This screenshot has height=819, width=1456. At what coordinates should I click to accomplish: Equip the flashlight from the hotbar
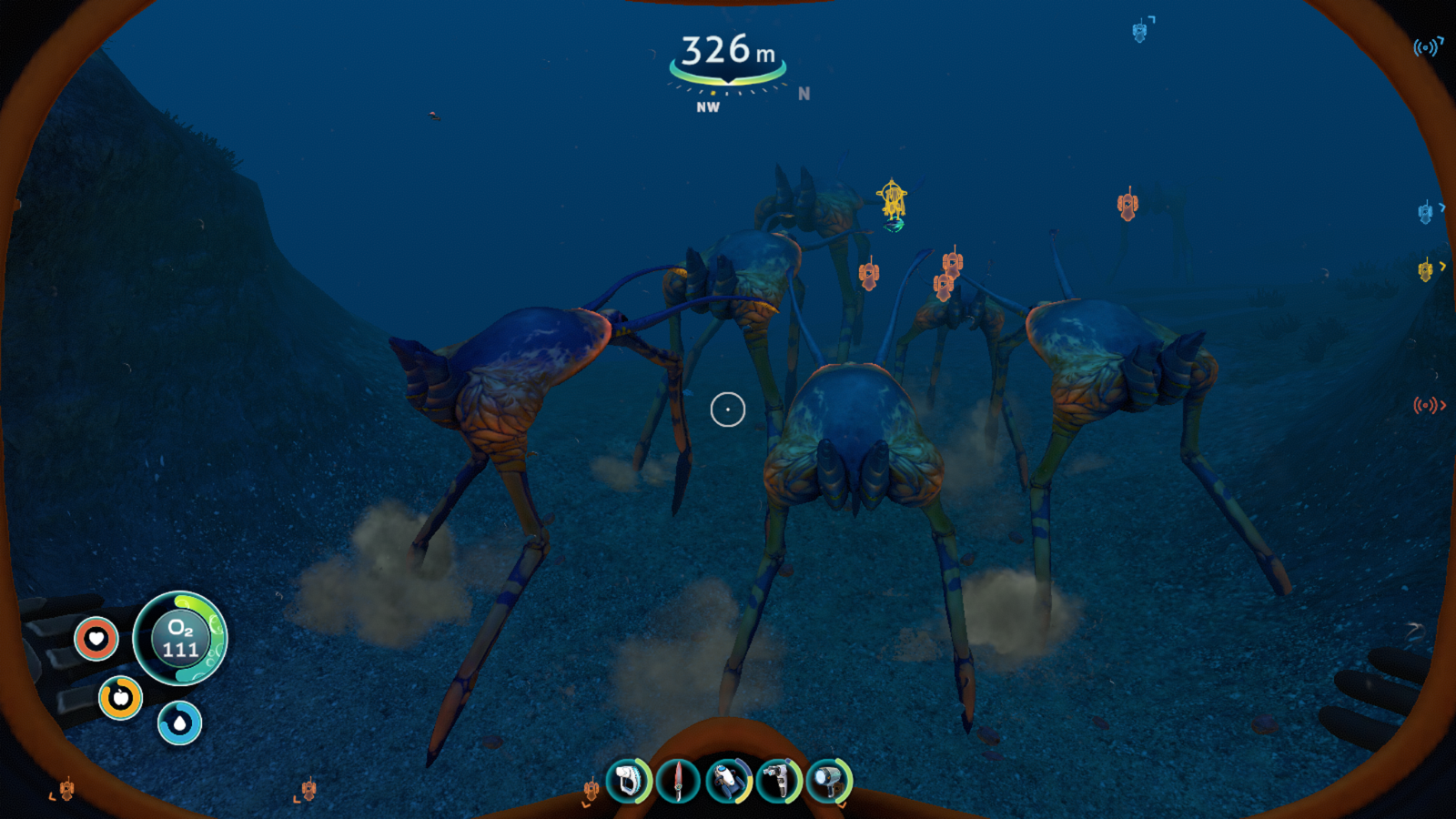click(x=828, y=781)
